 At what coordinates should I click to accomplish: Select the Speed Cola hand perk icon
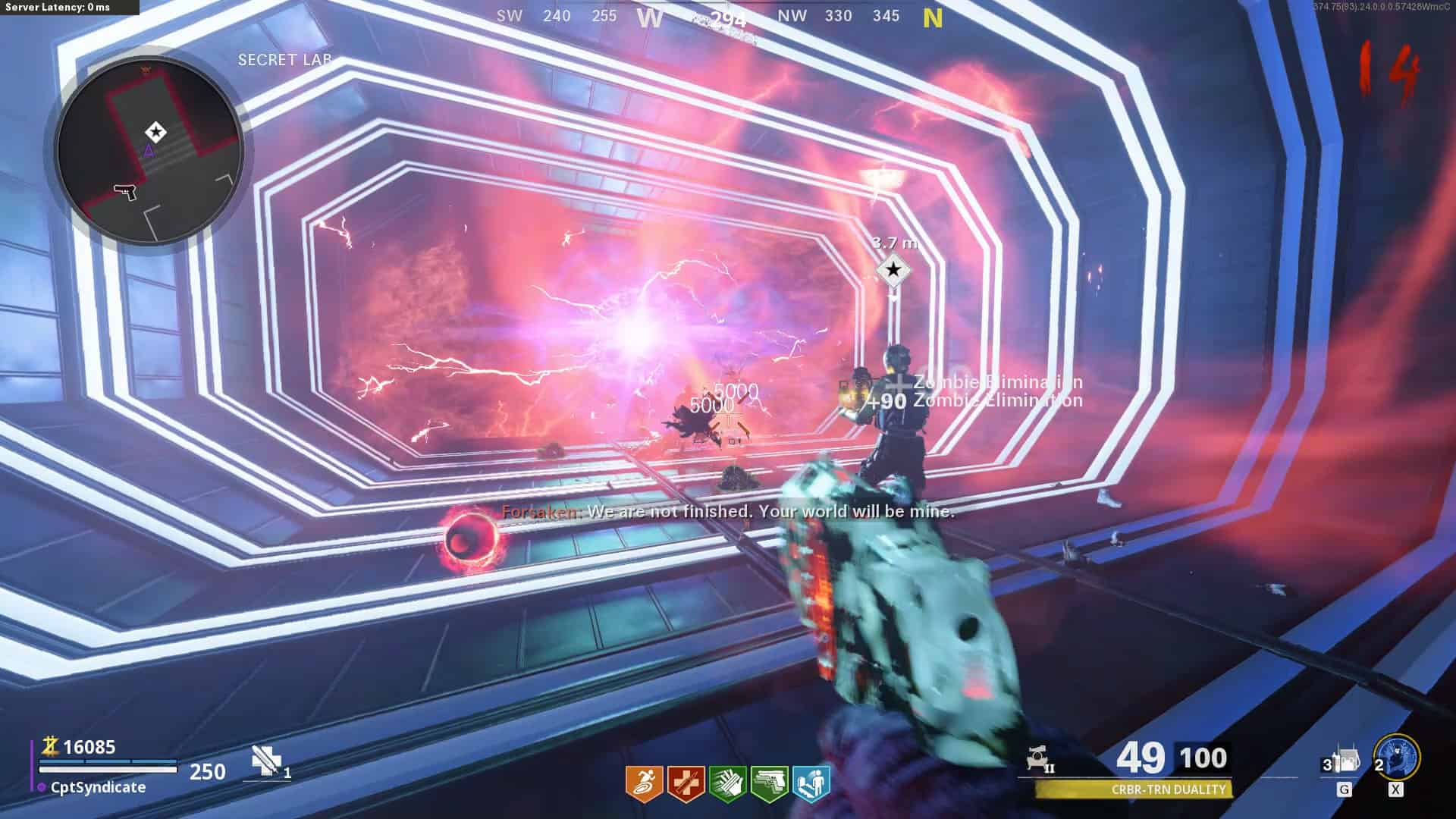(727, 783)
